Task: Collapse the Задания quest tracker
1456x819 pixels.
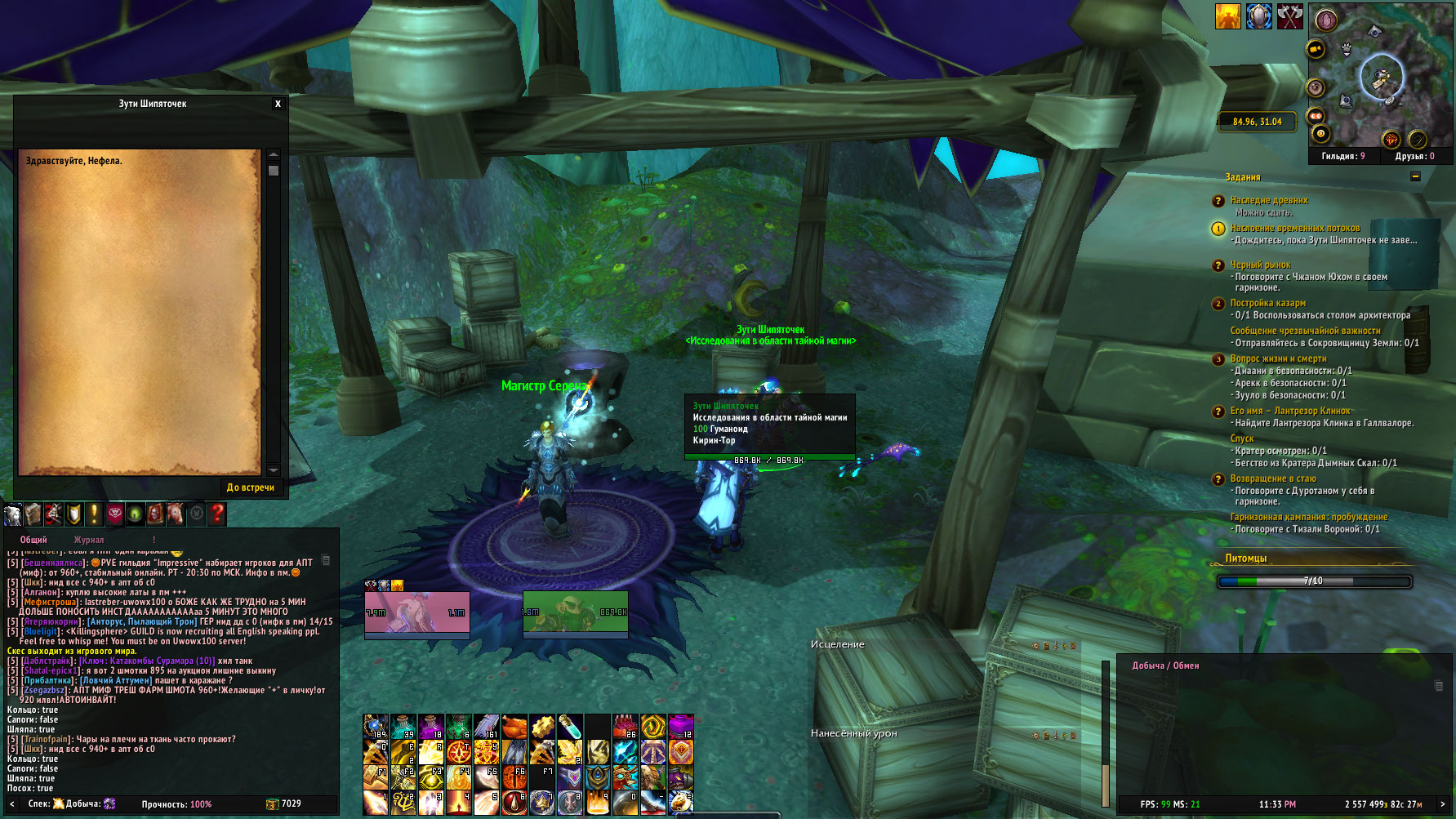Action: pos(1415,177)
